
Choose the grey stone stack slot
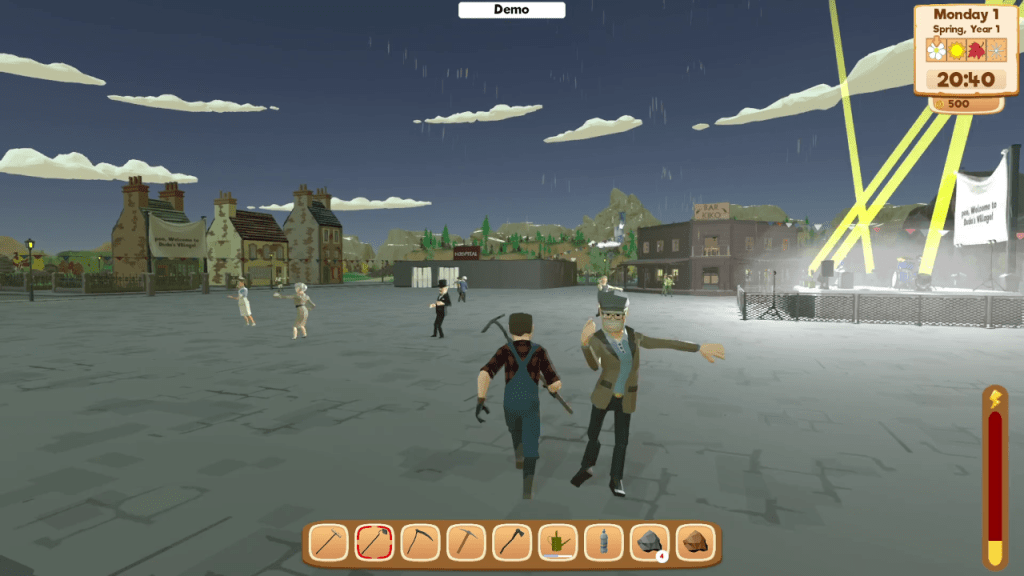pos(650,542)
